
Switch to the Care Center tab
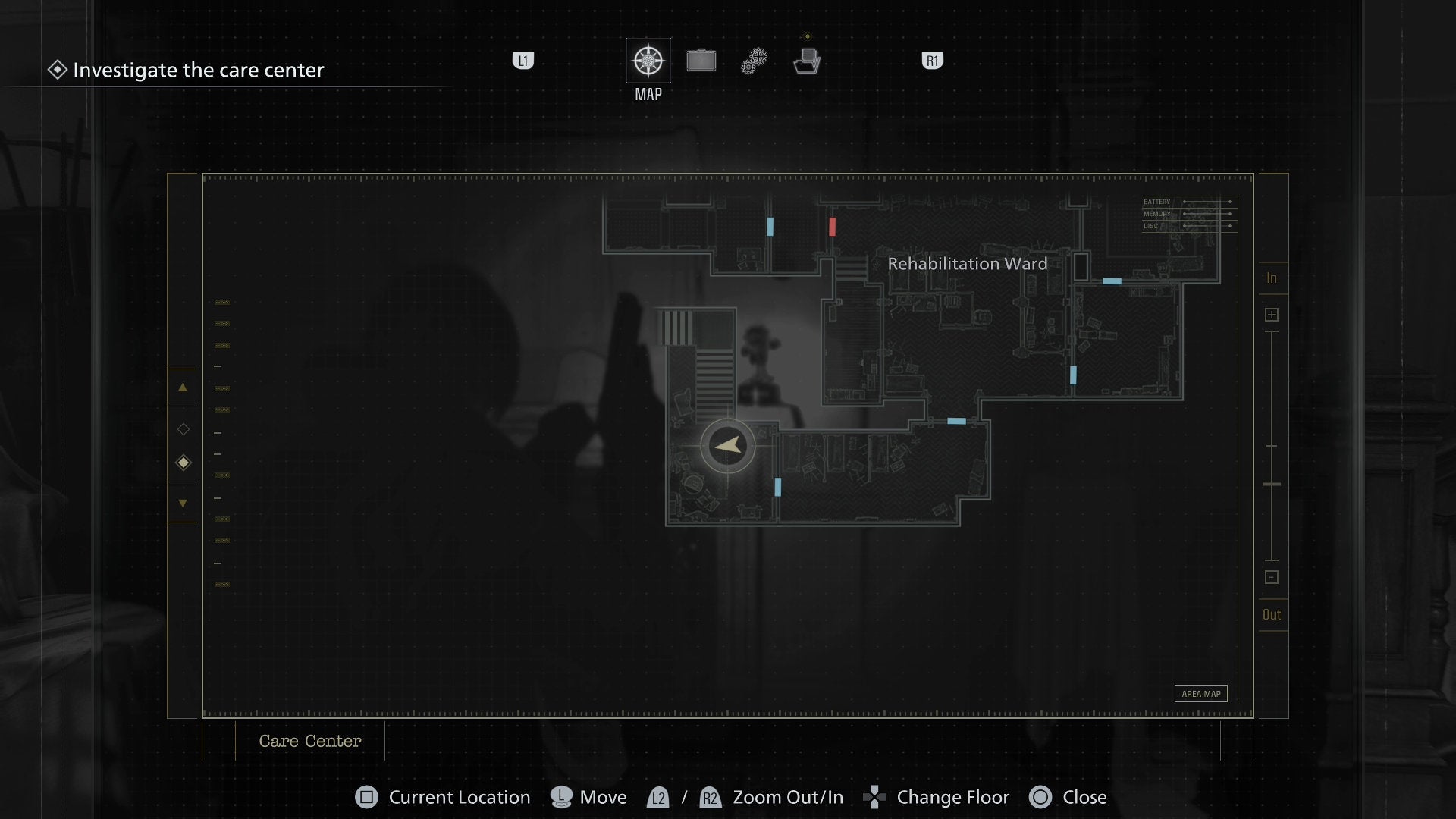310,741
